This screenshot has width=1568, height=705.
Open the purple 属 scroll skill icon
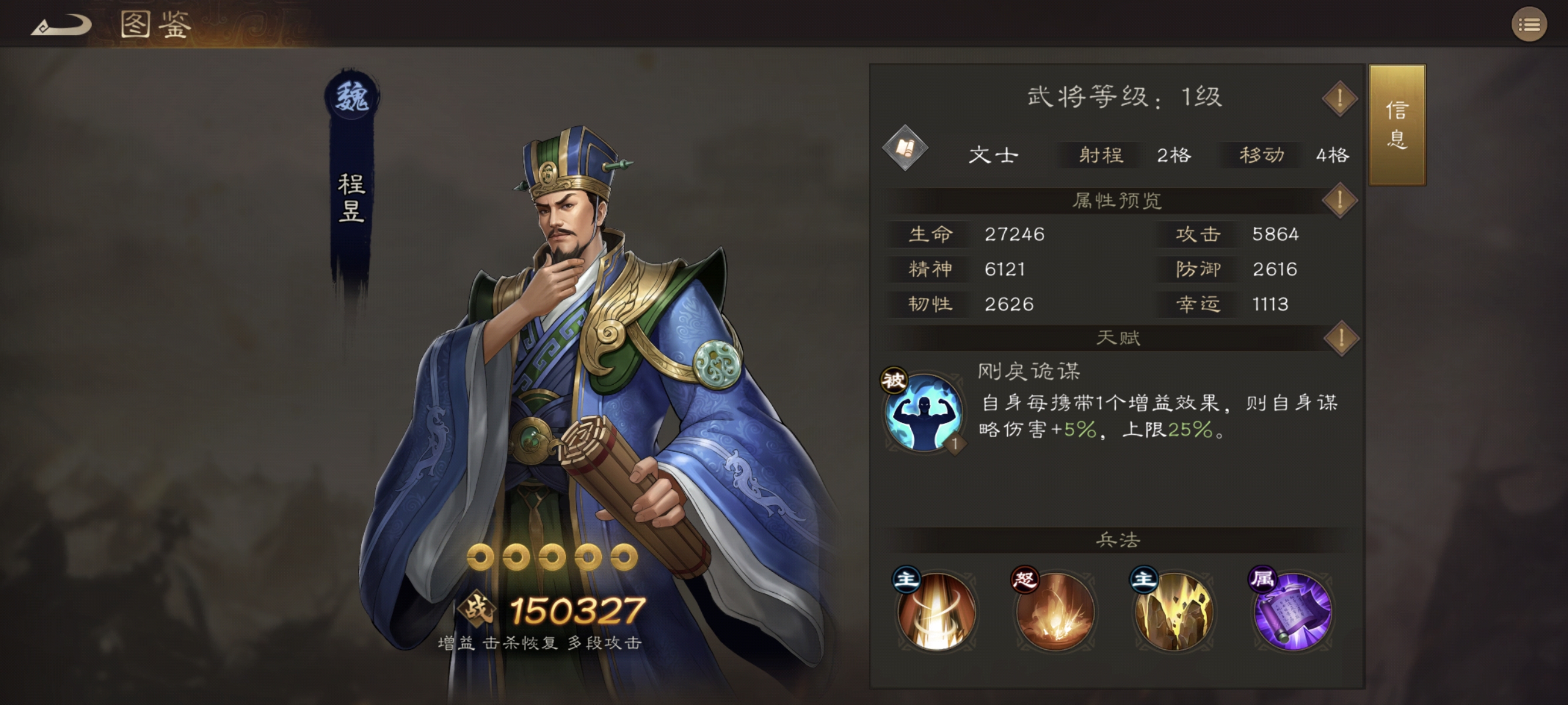1291,613
